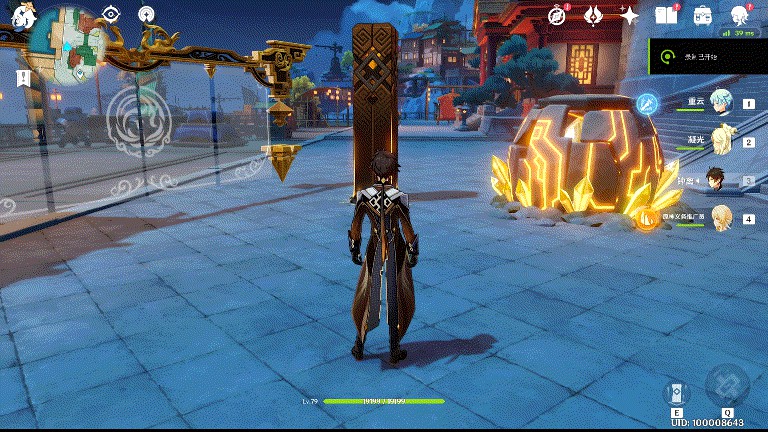The image size is (768, 432).
Task: Switch to party member 凝光
Action: tap(721, 141)
